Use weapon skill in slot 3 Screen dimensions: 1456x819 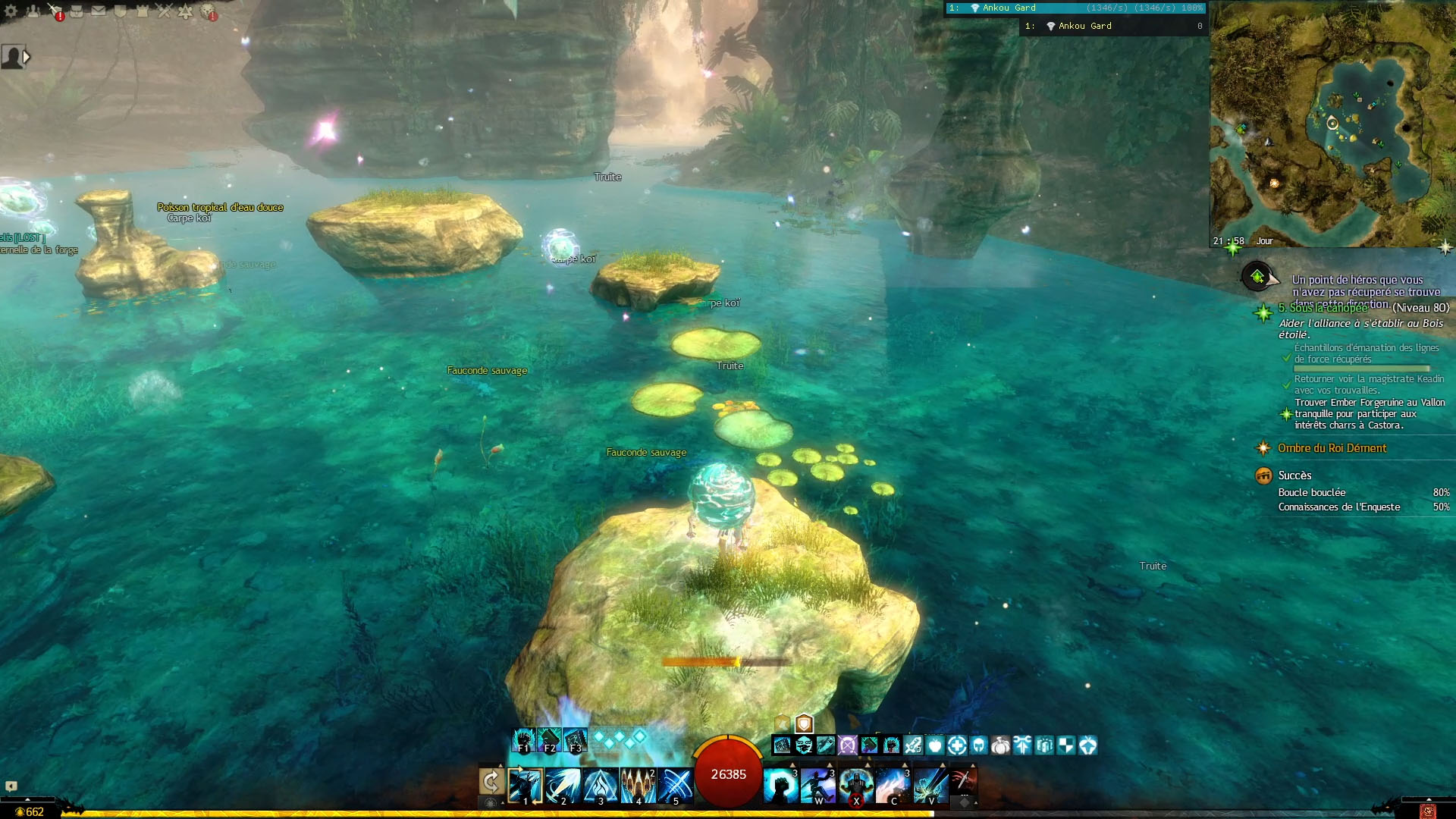(601, 786)
